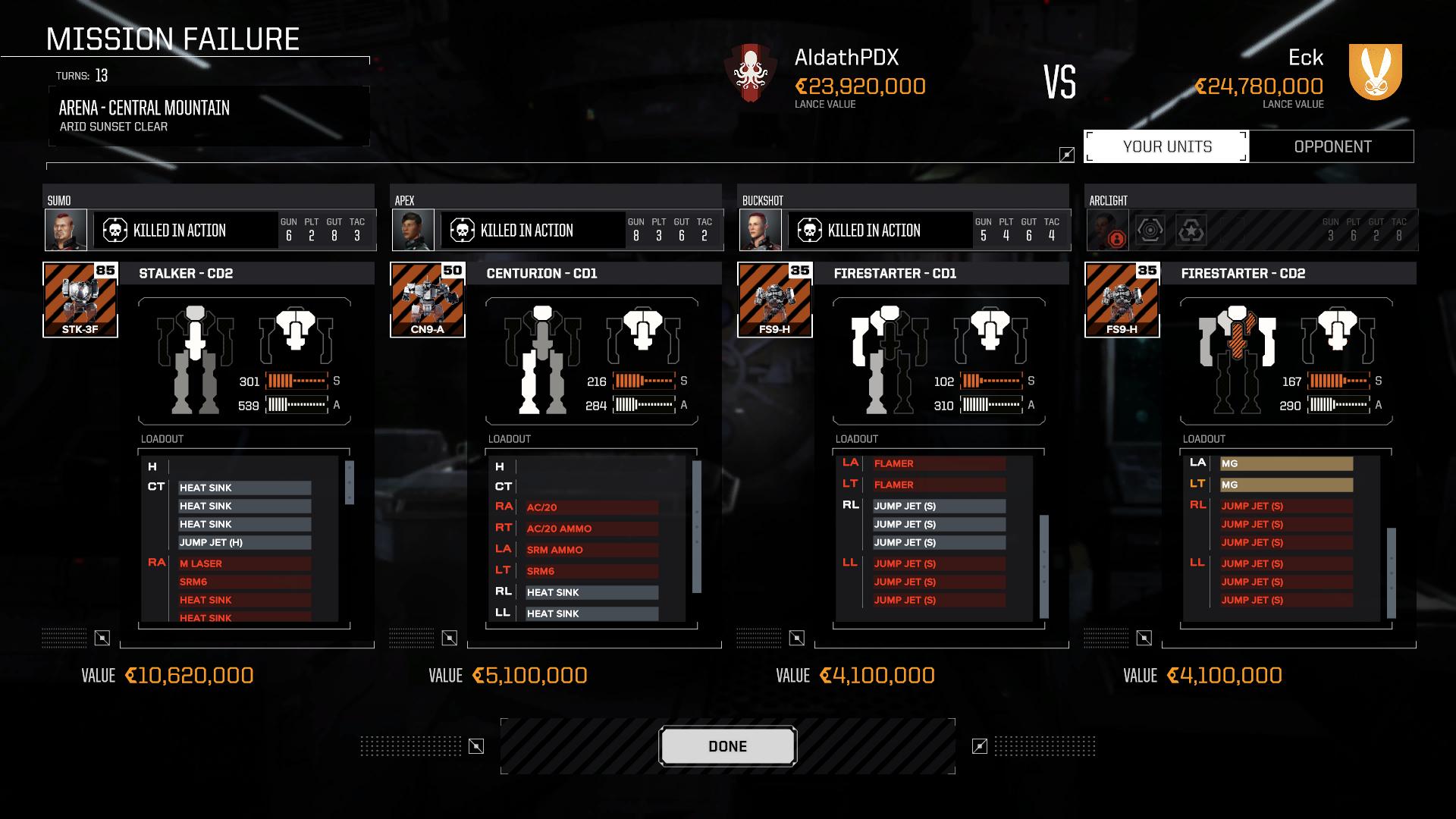
Task: Click Arclight's red ejected-pilot status icon
Action: point(1117,238)
